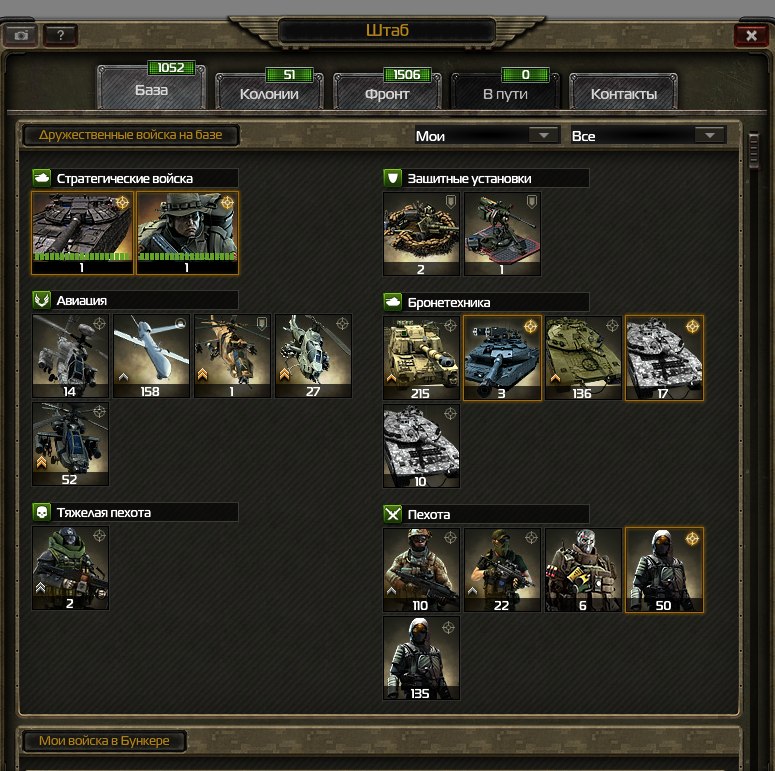Choose the heavy infantry unit with 2
Image resolution: width=775 pixels, height=771 pixels.
pyautogui.click(x=70, y=568)
